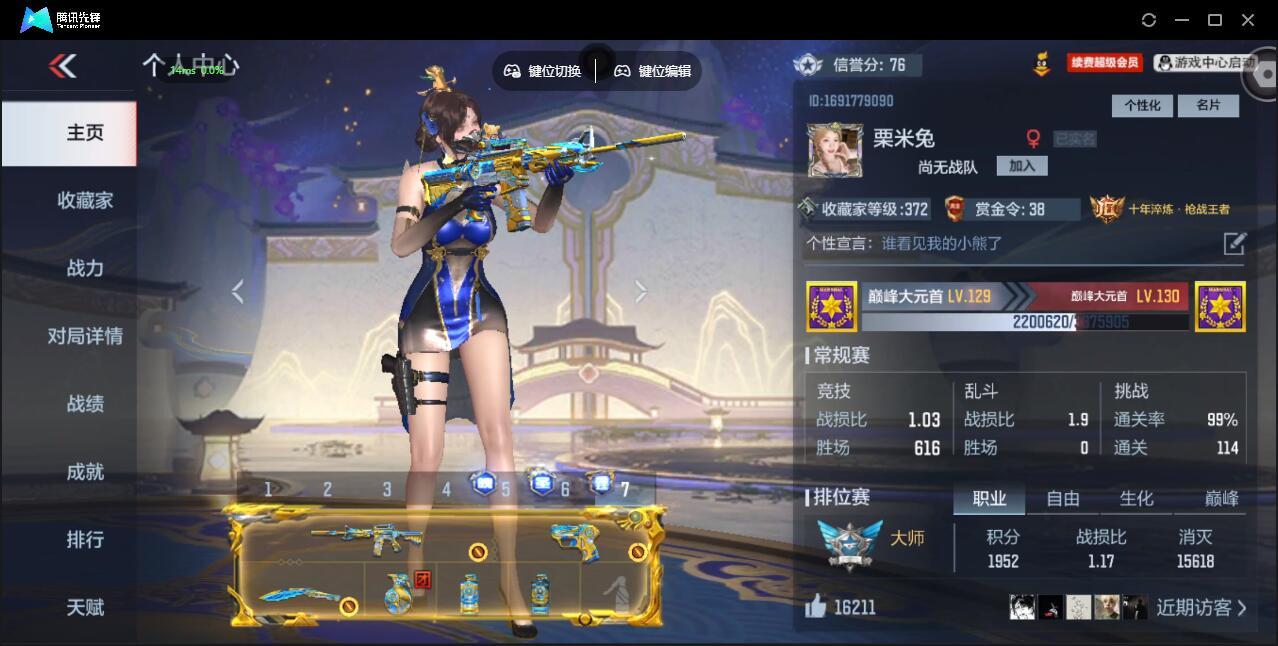The image size is (1278, 646).
Task: Open the 收藏家 menu entry
Action: tap(85, 200)
